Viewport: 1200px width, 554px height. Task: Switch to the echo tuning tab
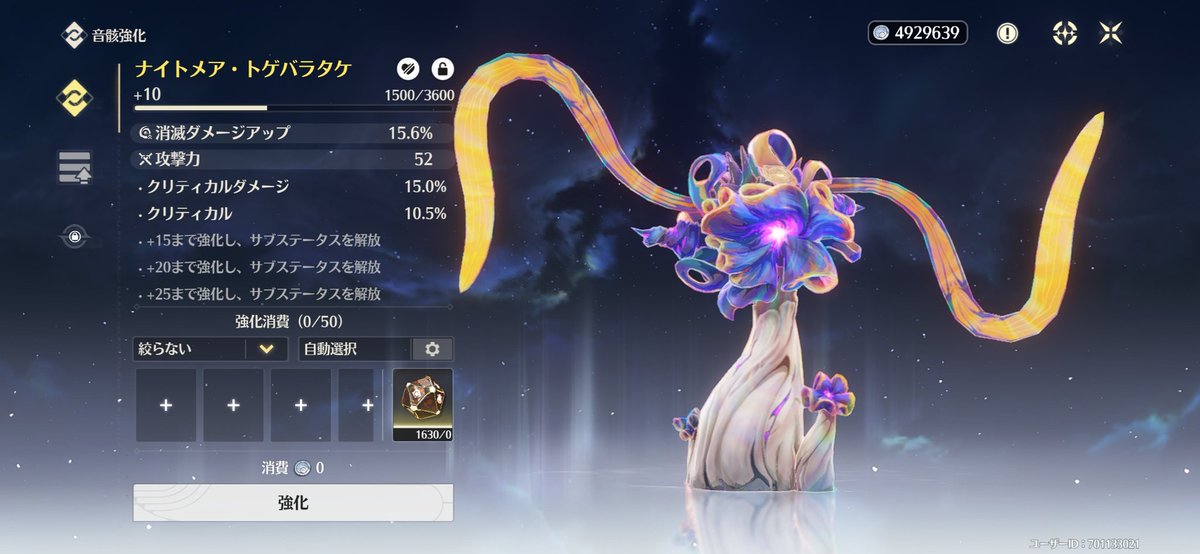[x=75, y=167]
